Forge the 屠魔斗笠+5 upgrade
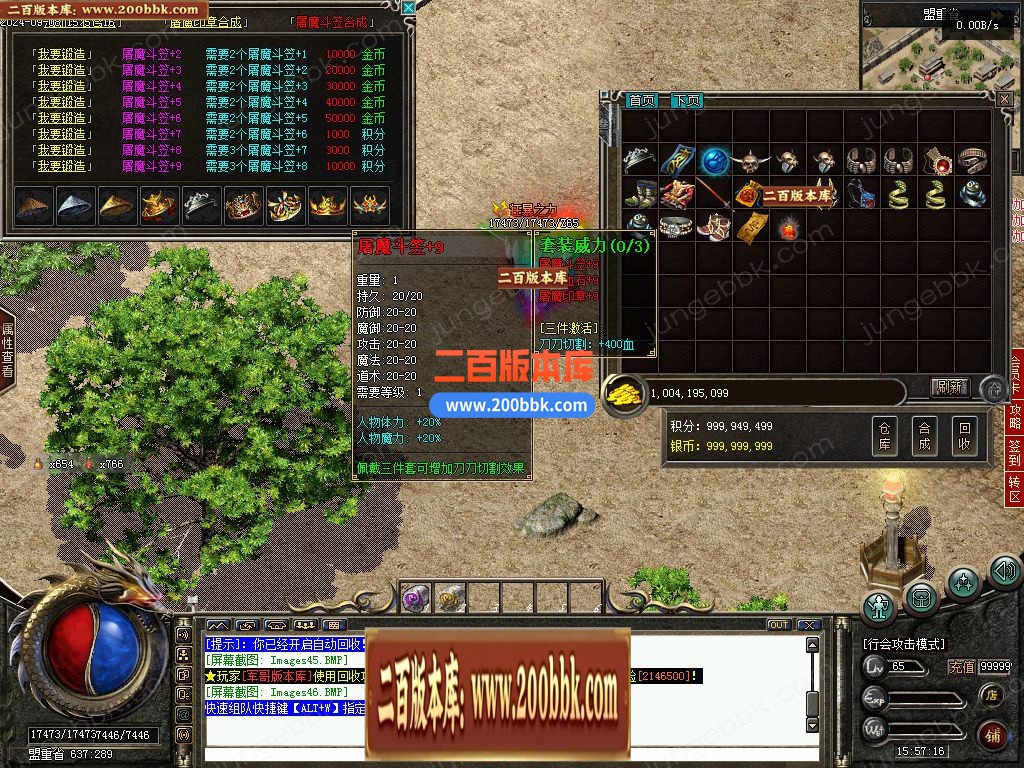This screenshot has width=1024, height=768. 62,102
